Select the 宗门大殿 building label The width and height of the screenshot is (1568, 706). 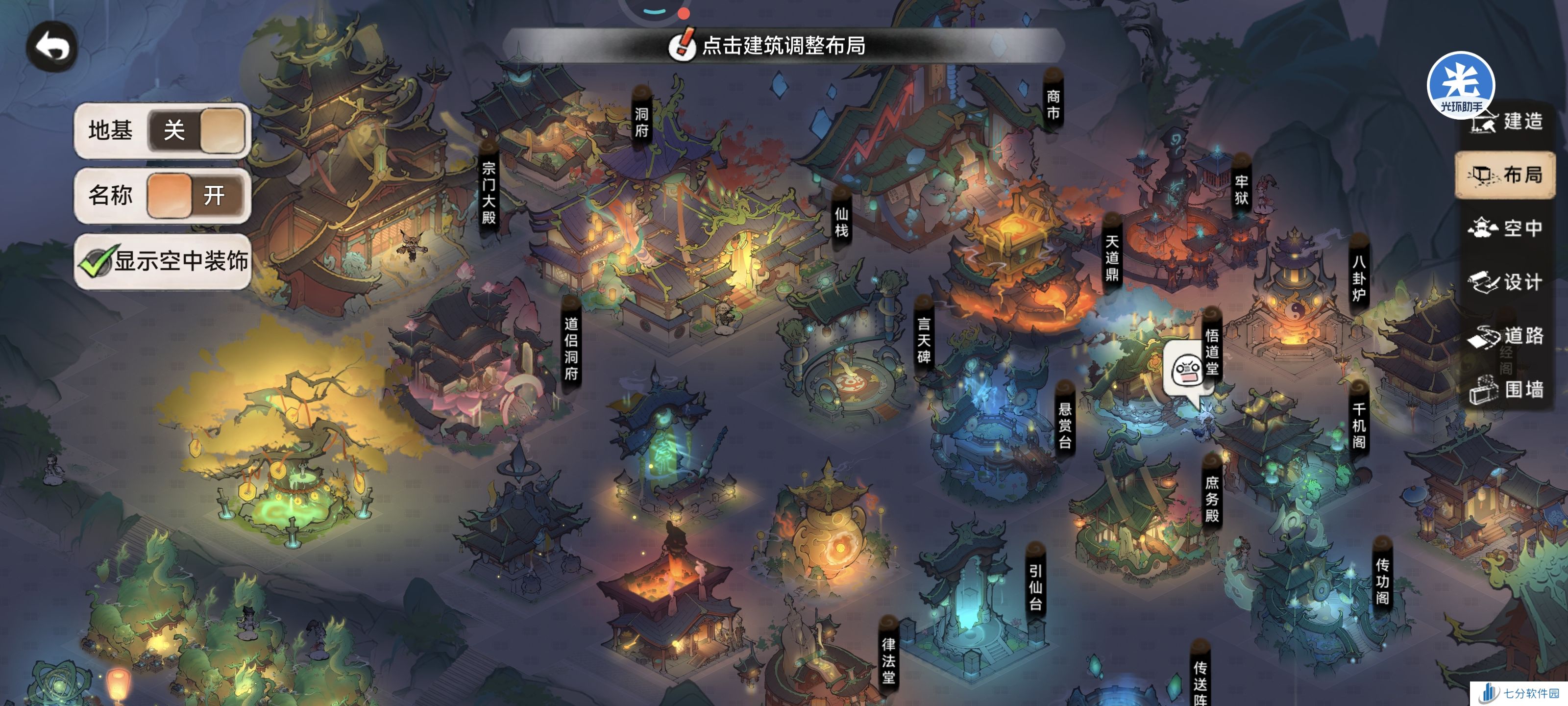(489, 192)
